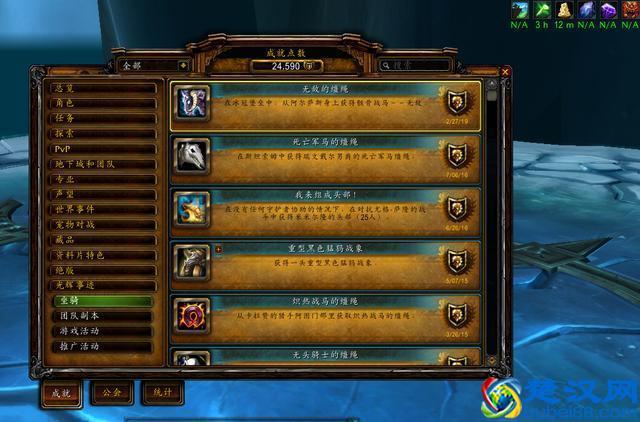Choose the 任务 category
Viewport: 640px width, 422px height.
104,117
